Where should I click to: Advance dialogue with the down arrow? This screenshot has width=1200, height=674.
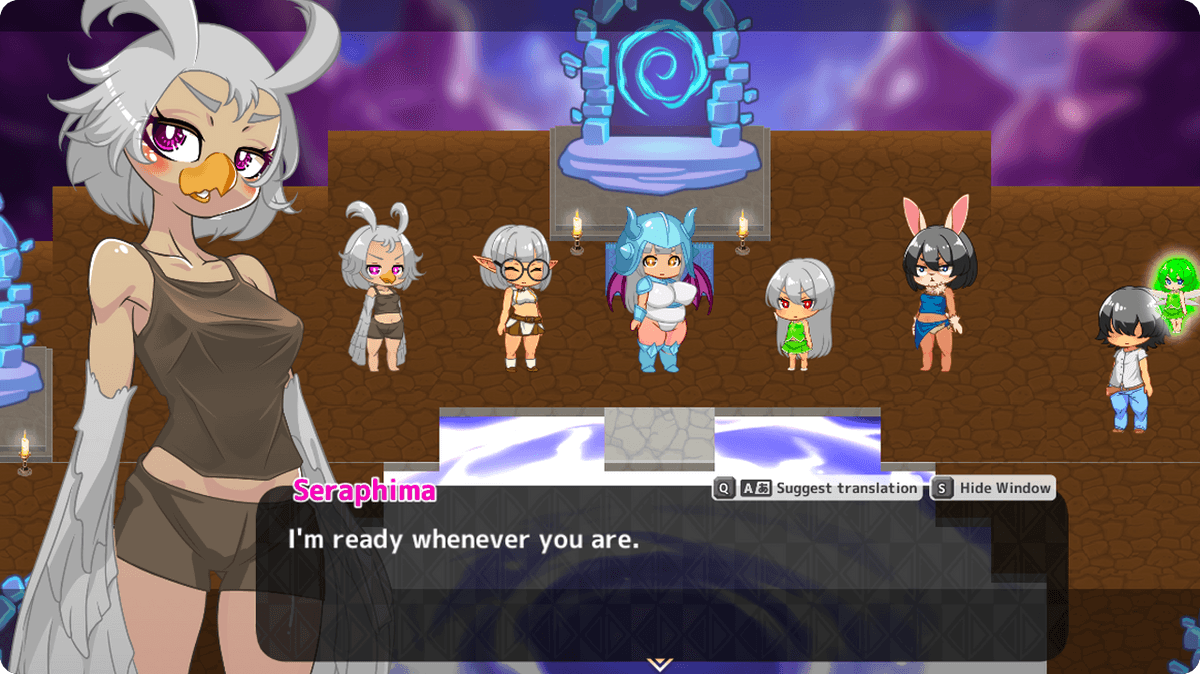659,663
